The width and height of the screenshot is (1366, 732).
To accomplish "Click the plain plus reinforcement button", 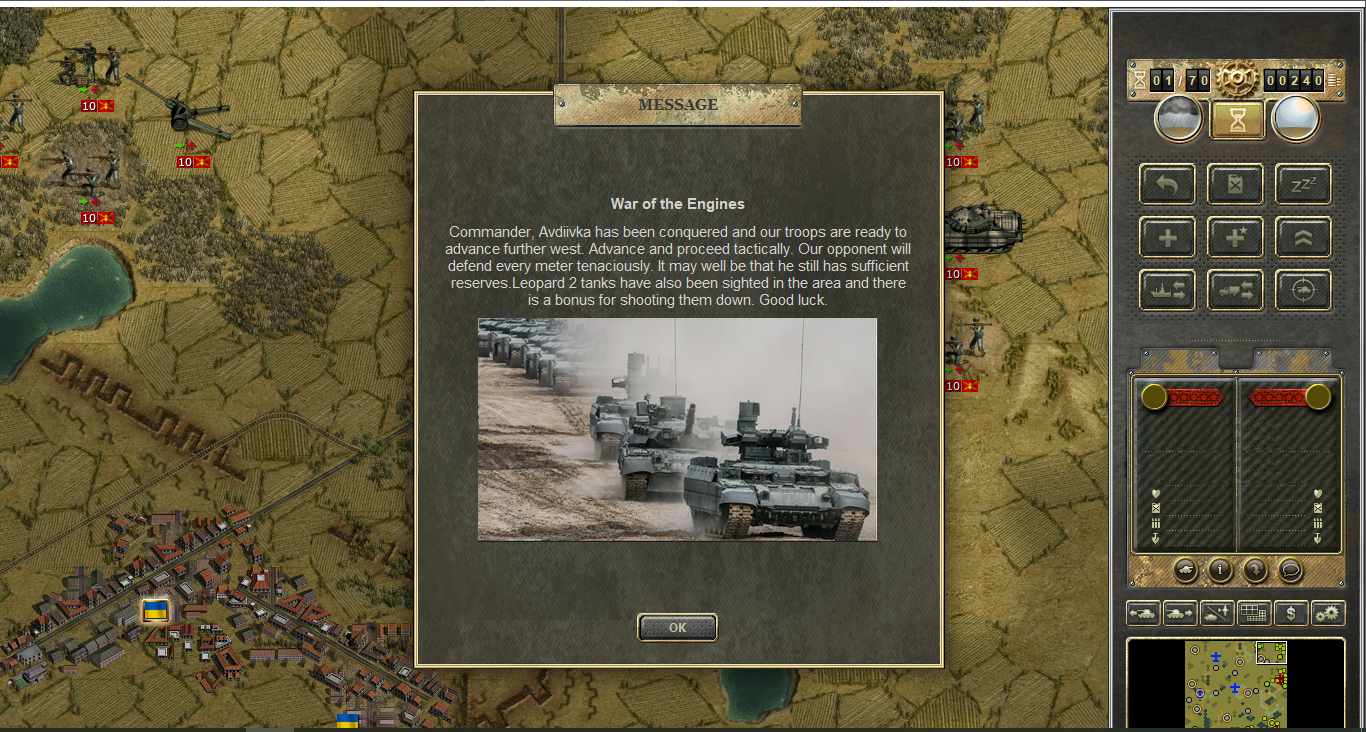I will (x=1167, y=237).
